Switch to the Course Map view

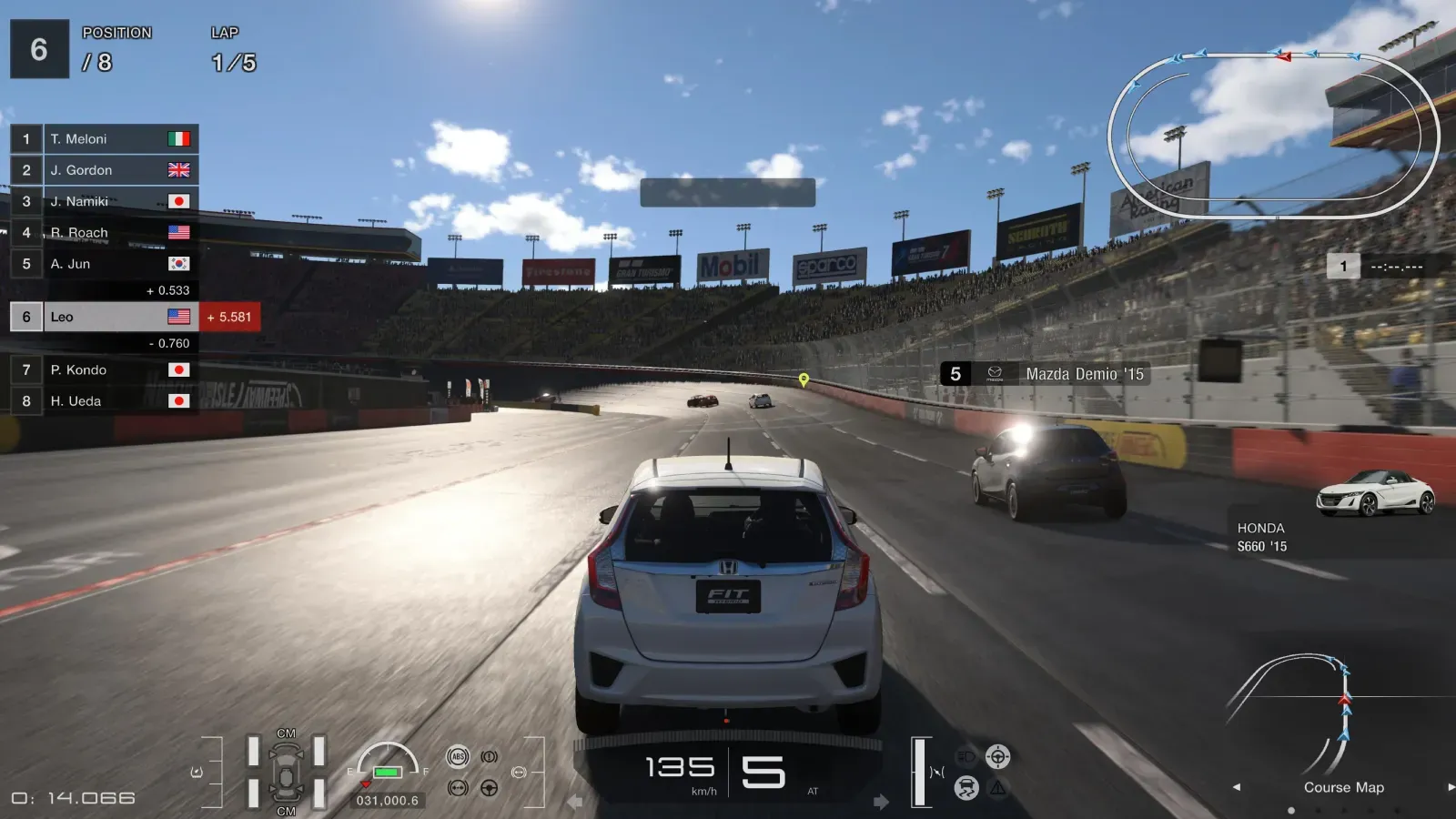click(x=1342, y=787)
